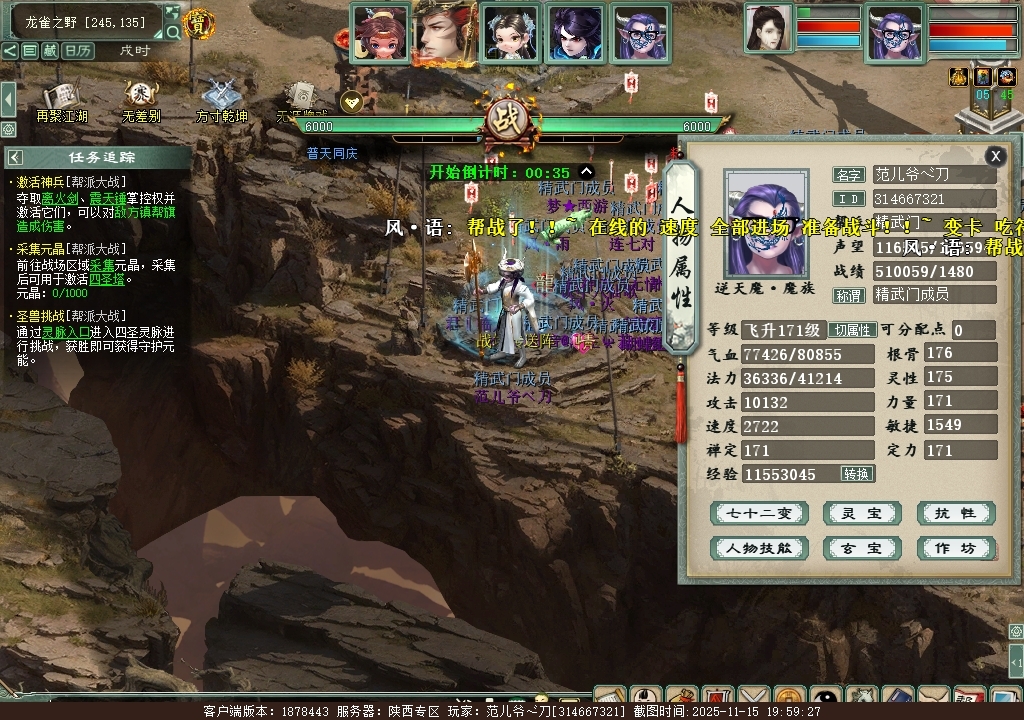Open the 作坊 workshop

coord(956,548)
